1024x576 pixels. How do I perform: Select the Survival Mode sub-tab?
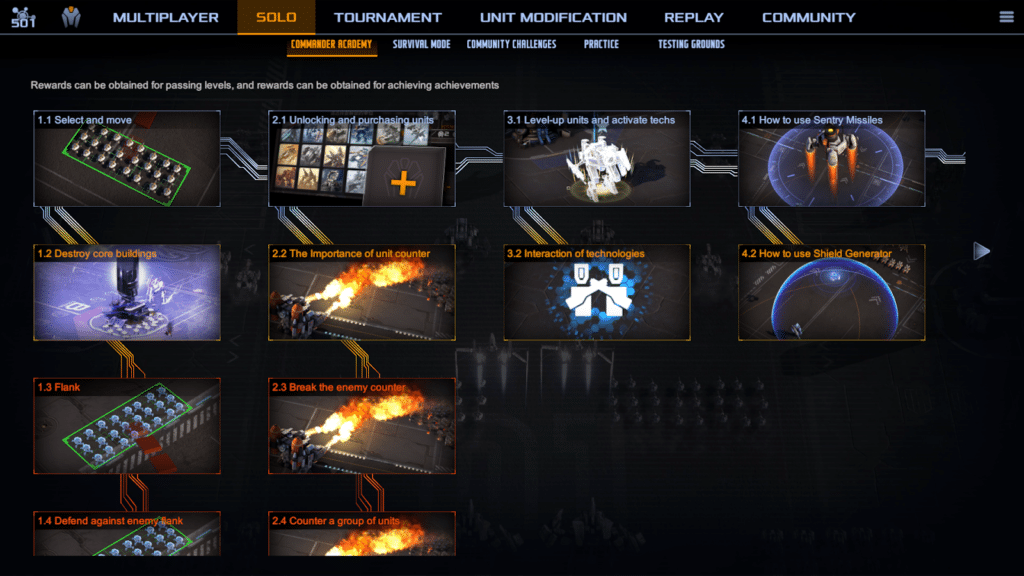[421, 44]
